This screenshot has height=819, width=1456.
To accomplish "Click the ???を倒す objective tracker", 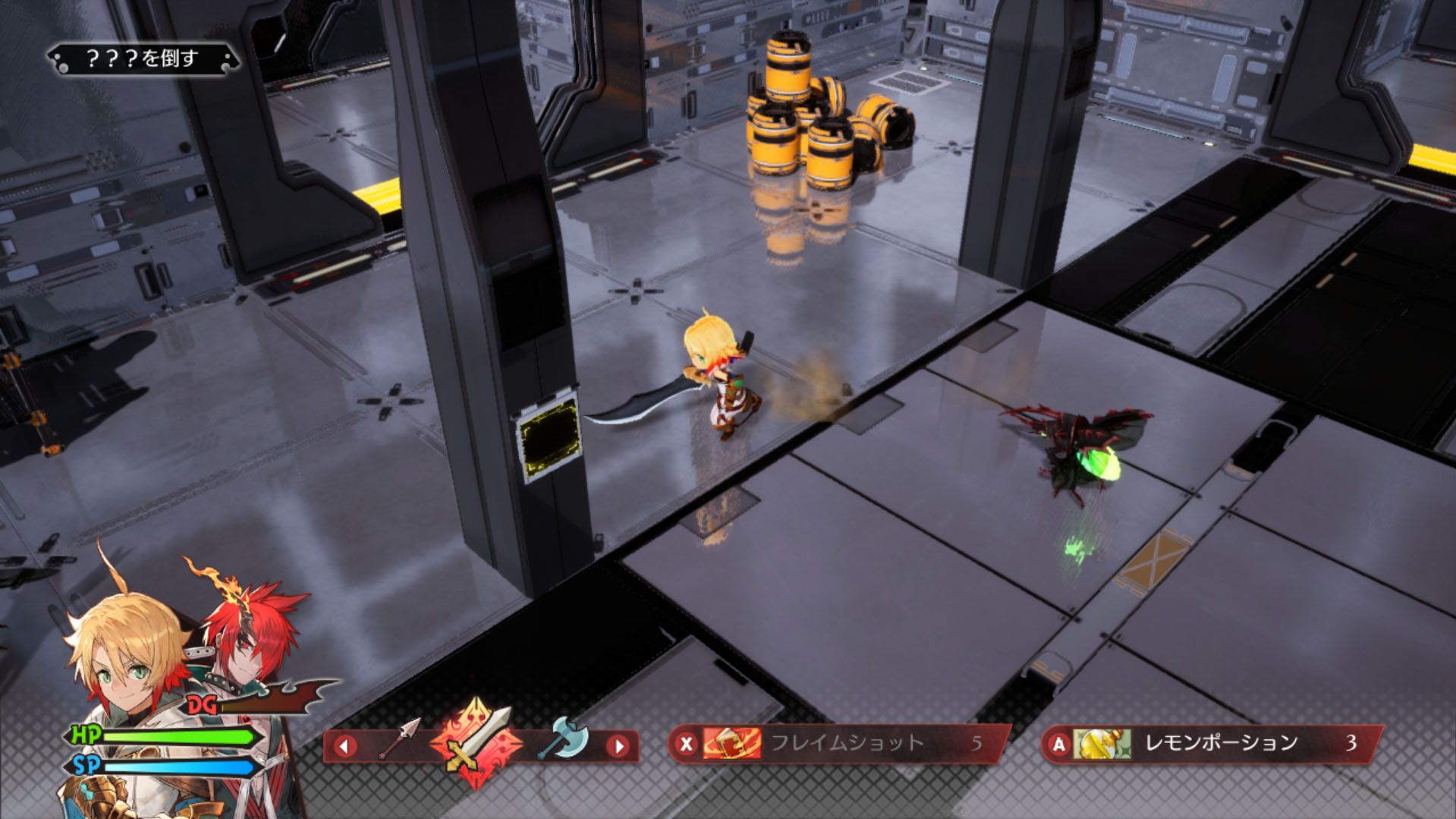I will click(x=143, y=58).
